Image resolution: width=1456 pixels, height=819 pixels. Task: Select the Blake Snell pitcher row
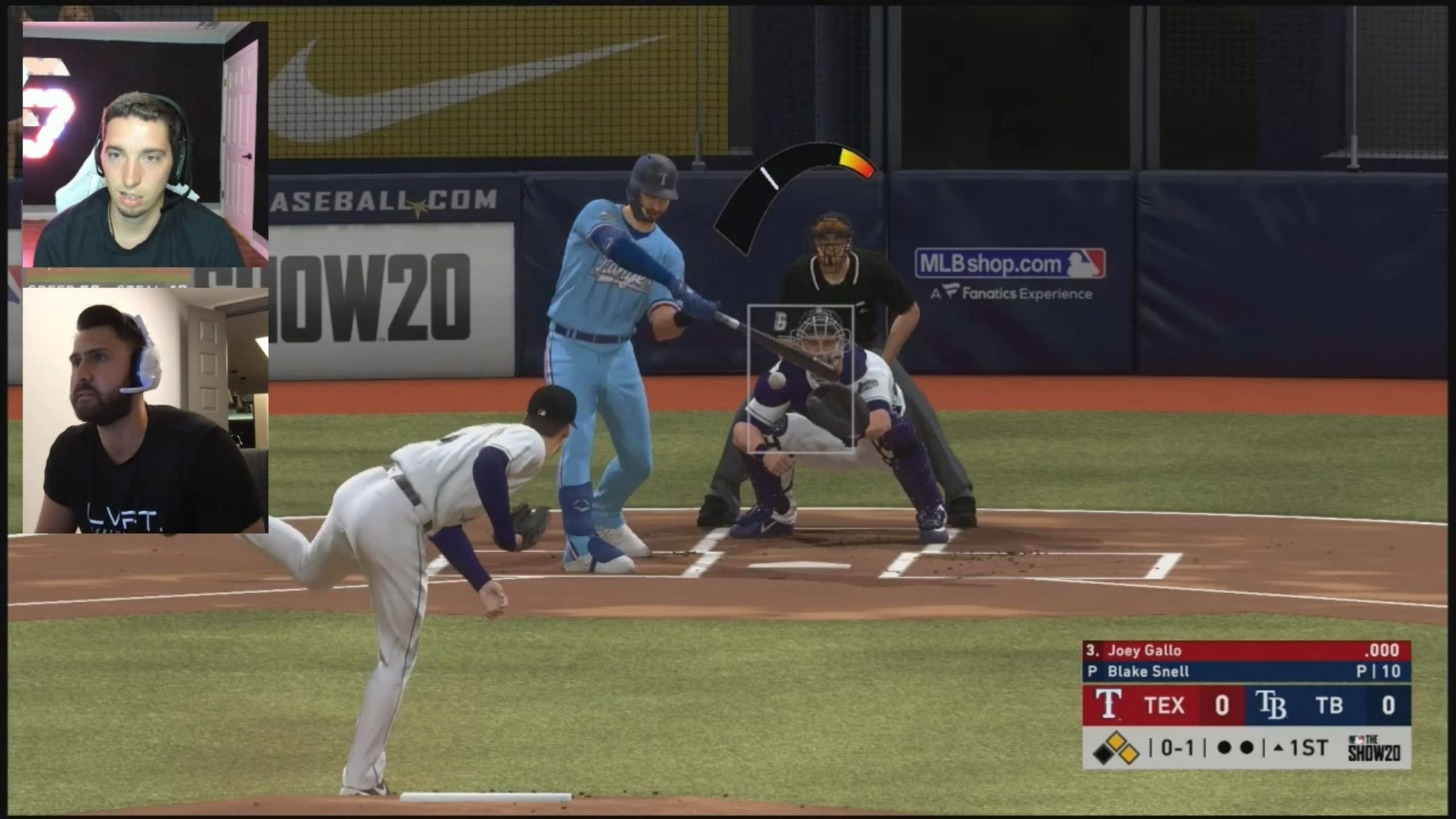click(1246, 672)
